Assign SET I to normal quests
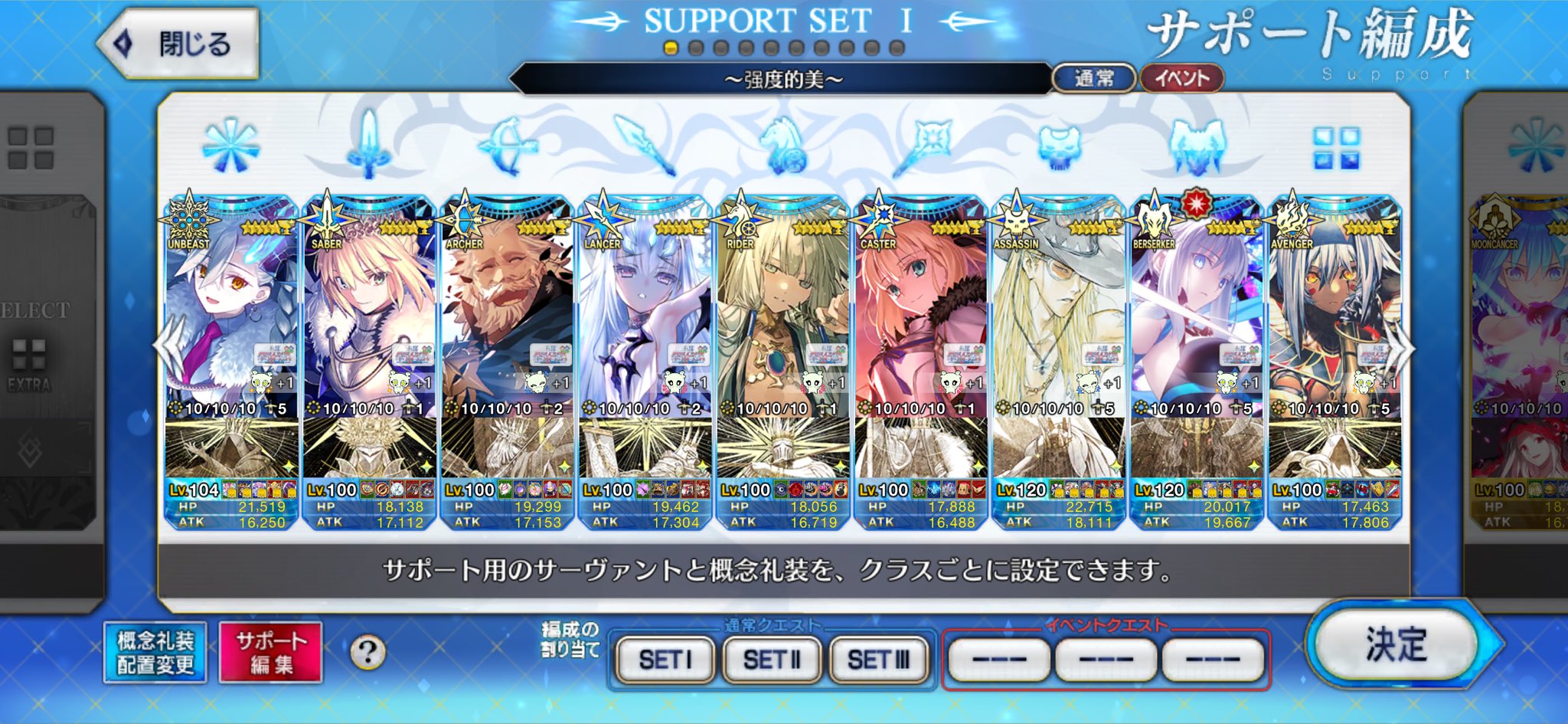 click(665, 659)
